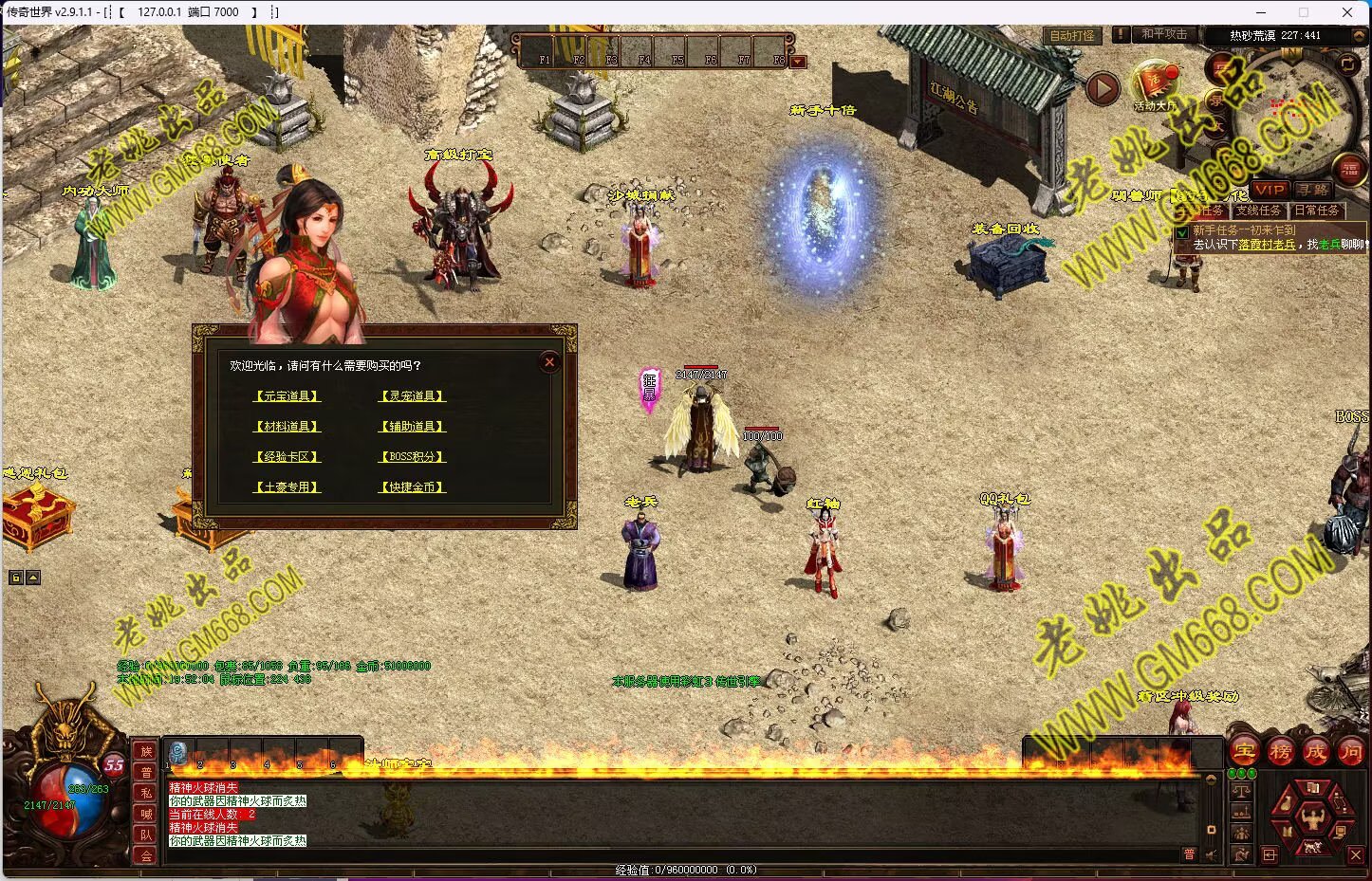Click the VIP button under the minimap

(1269, 191)
